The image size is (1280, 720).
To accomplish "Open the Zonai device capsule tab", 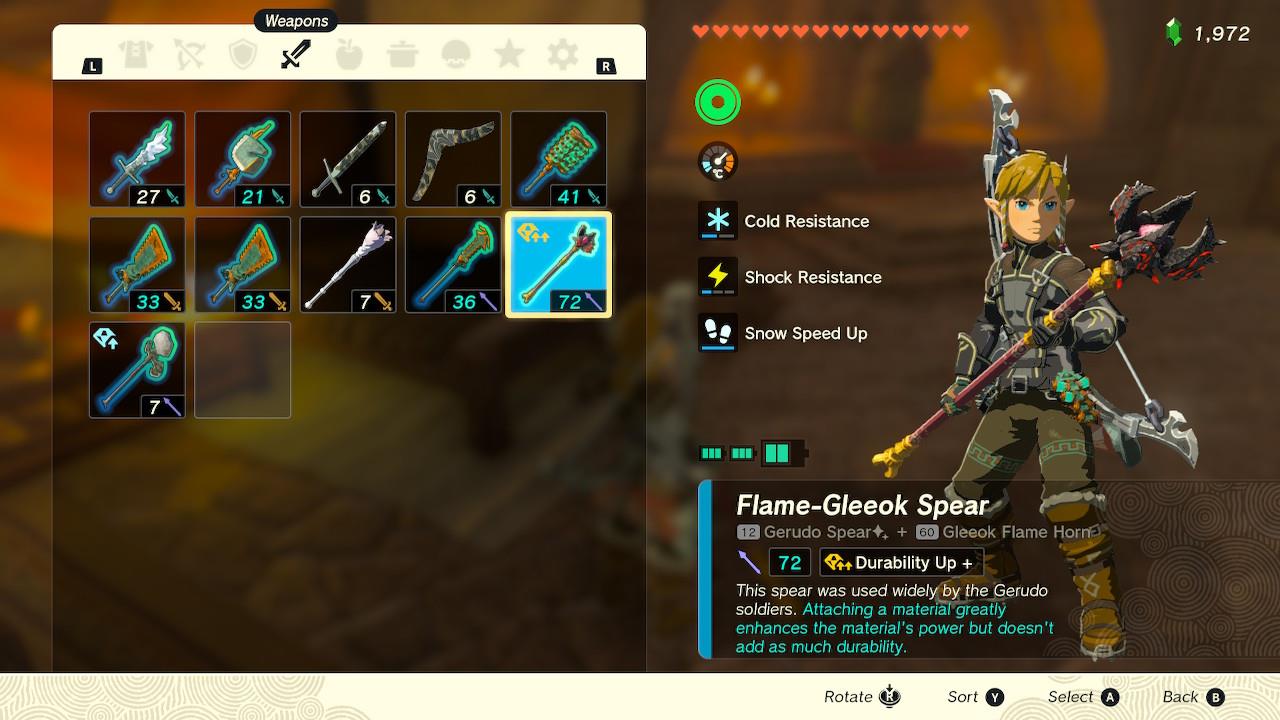I will pyautogui.click(x=456, y=55).
